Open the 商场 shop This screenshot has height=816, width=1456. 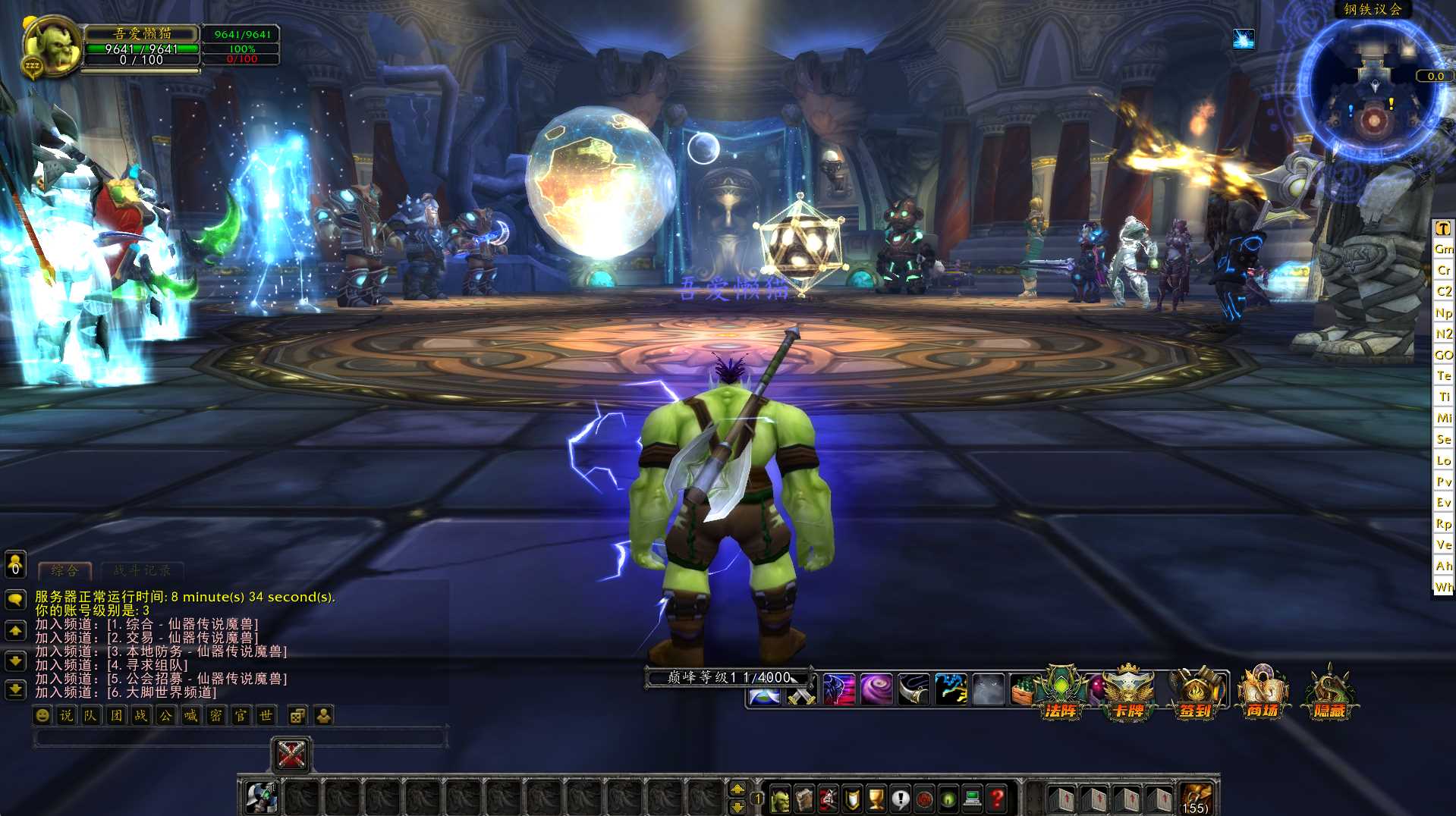click(1263, 693)
